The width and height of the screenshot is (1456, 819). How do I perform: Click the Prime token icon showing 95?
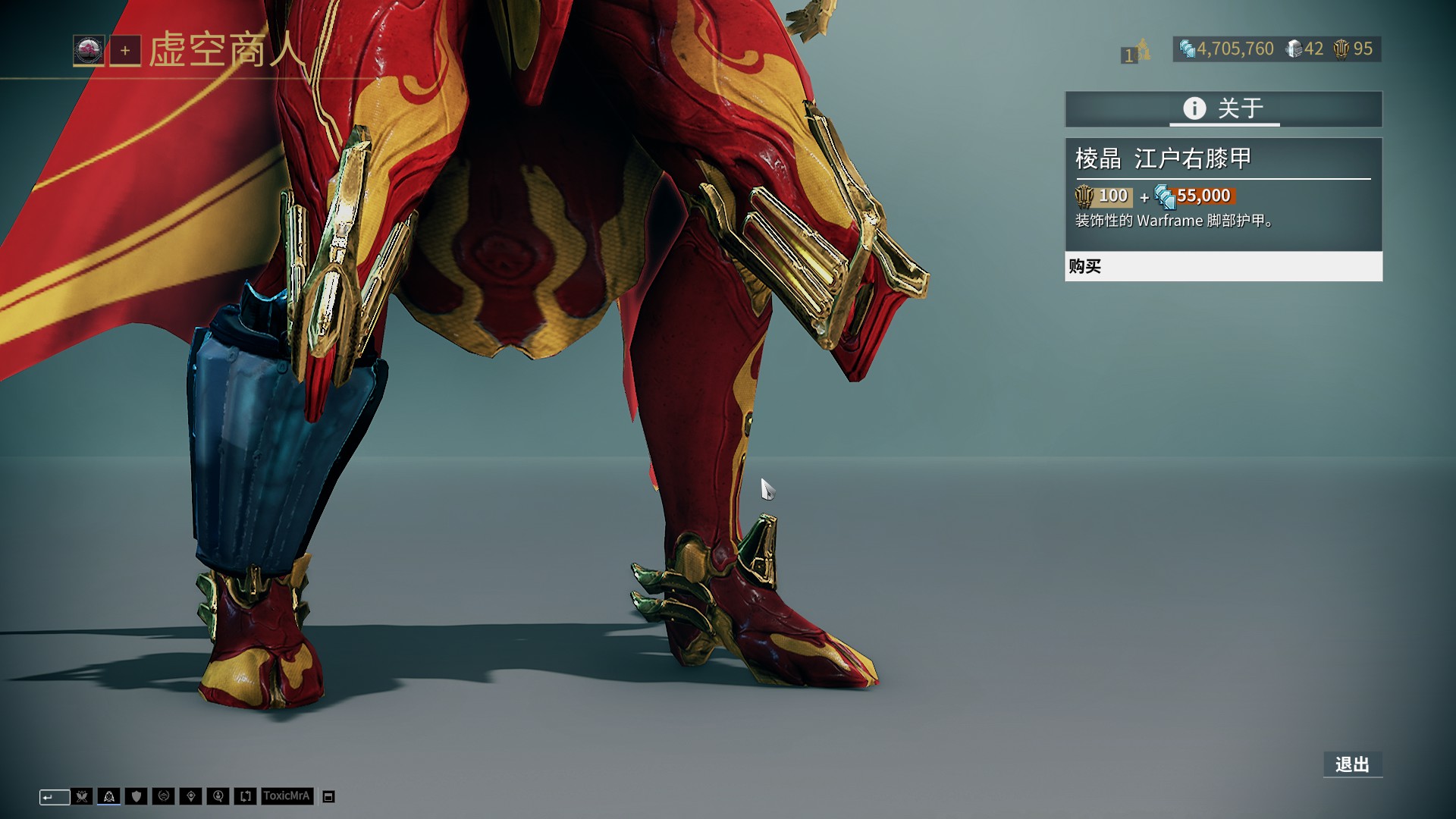coord(1341,49)
